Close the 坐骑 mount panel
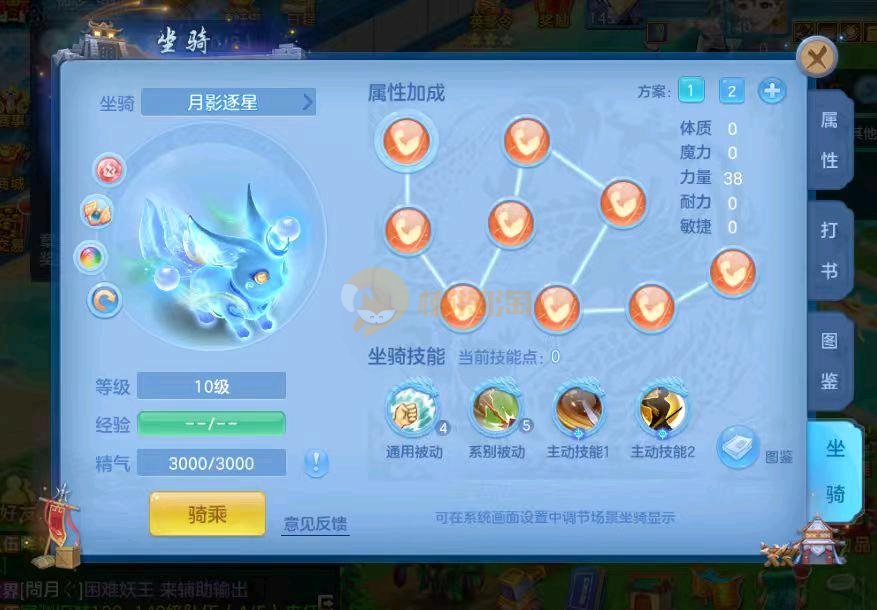Screen dimensions: 877x610 point(817,57)
